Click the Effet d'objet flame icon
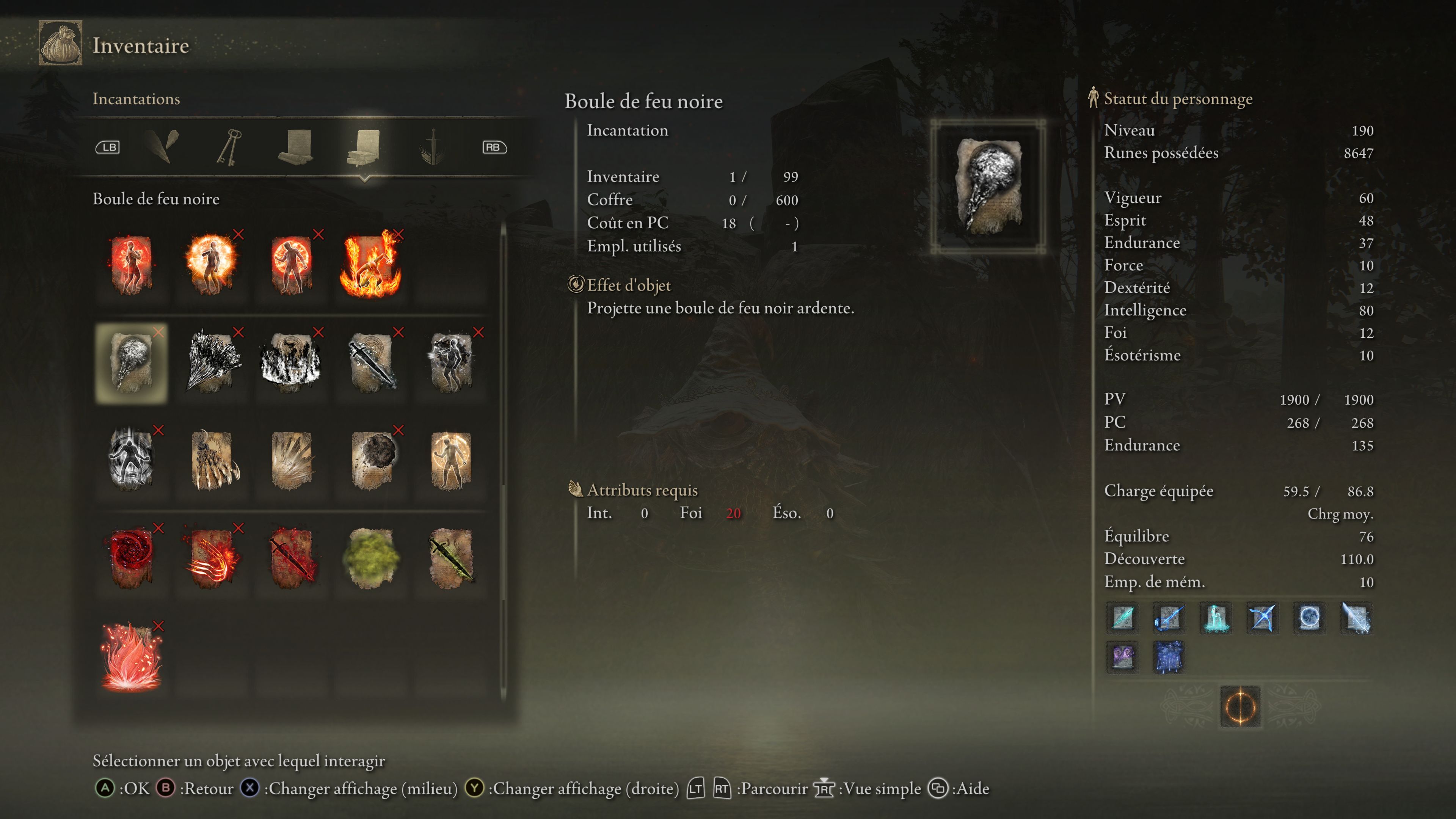Screen dimensions: 1456x819 click(576, 286)
